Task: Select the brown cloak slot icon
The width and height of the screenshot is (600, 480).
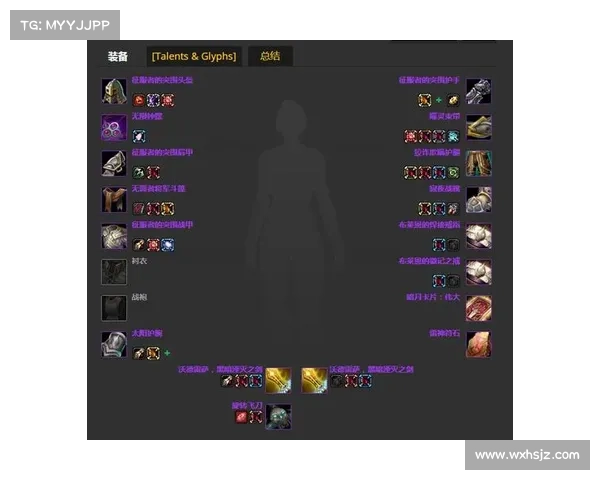Action: coord(114,199)
